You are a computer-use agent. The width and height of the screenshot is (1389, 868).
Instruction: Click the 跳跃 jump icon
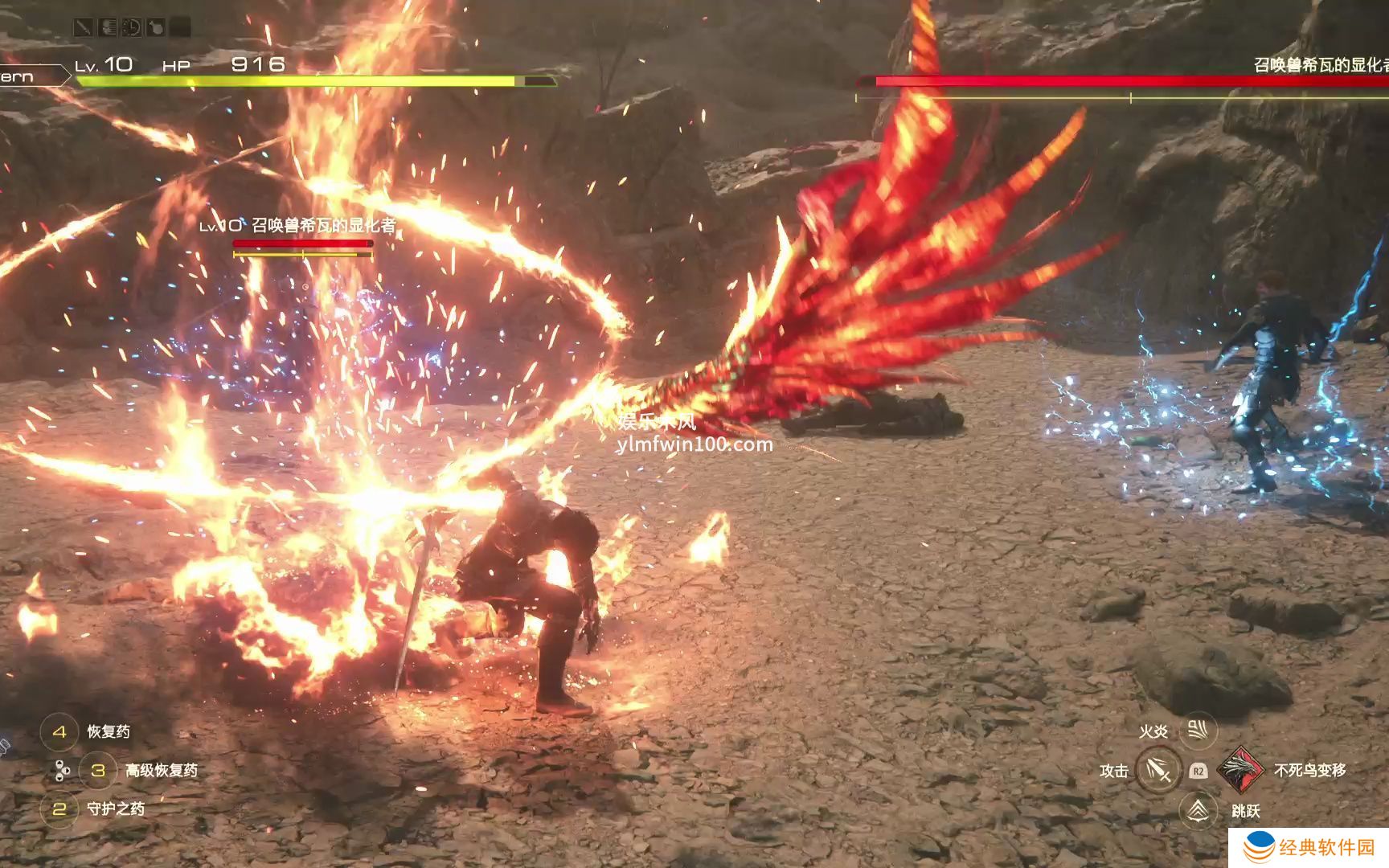coord(1198,810)
